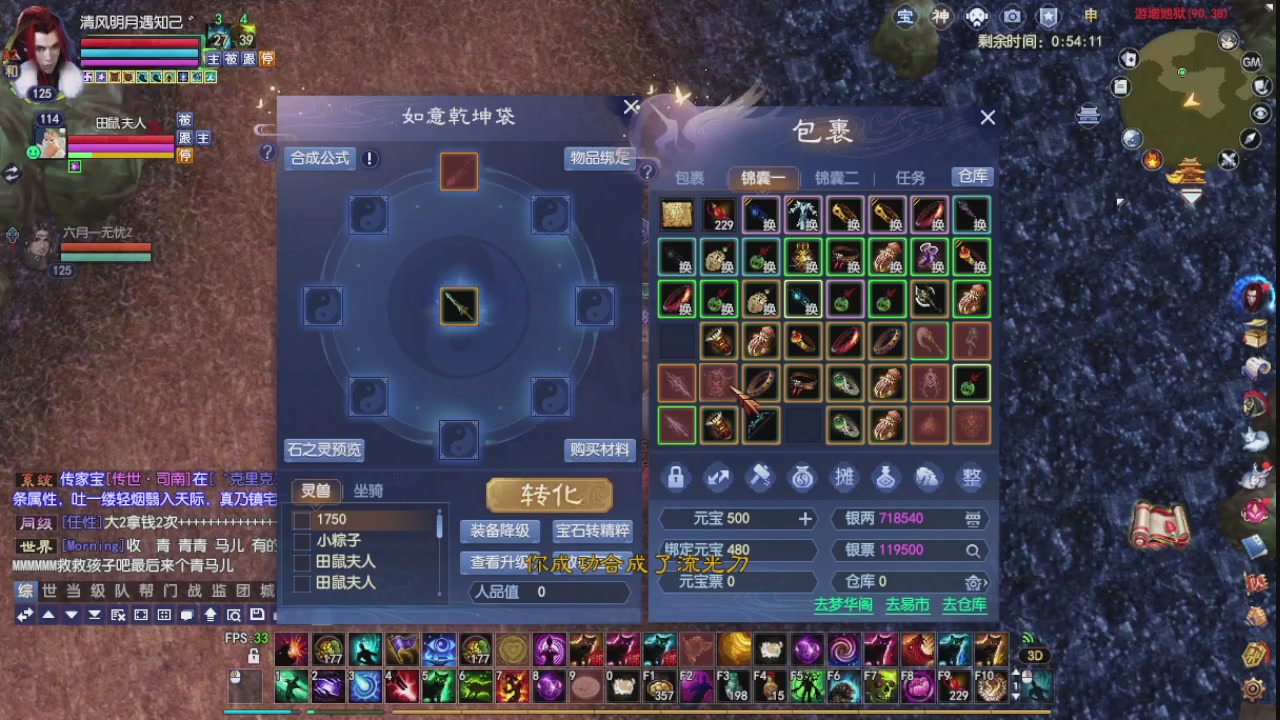Screen dimensions: 1280x720
Task: Click the hammer repair icon below the inventory
Action: coord(760,478)
